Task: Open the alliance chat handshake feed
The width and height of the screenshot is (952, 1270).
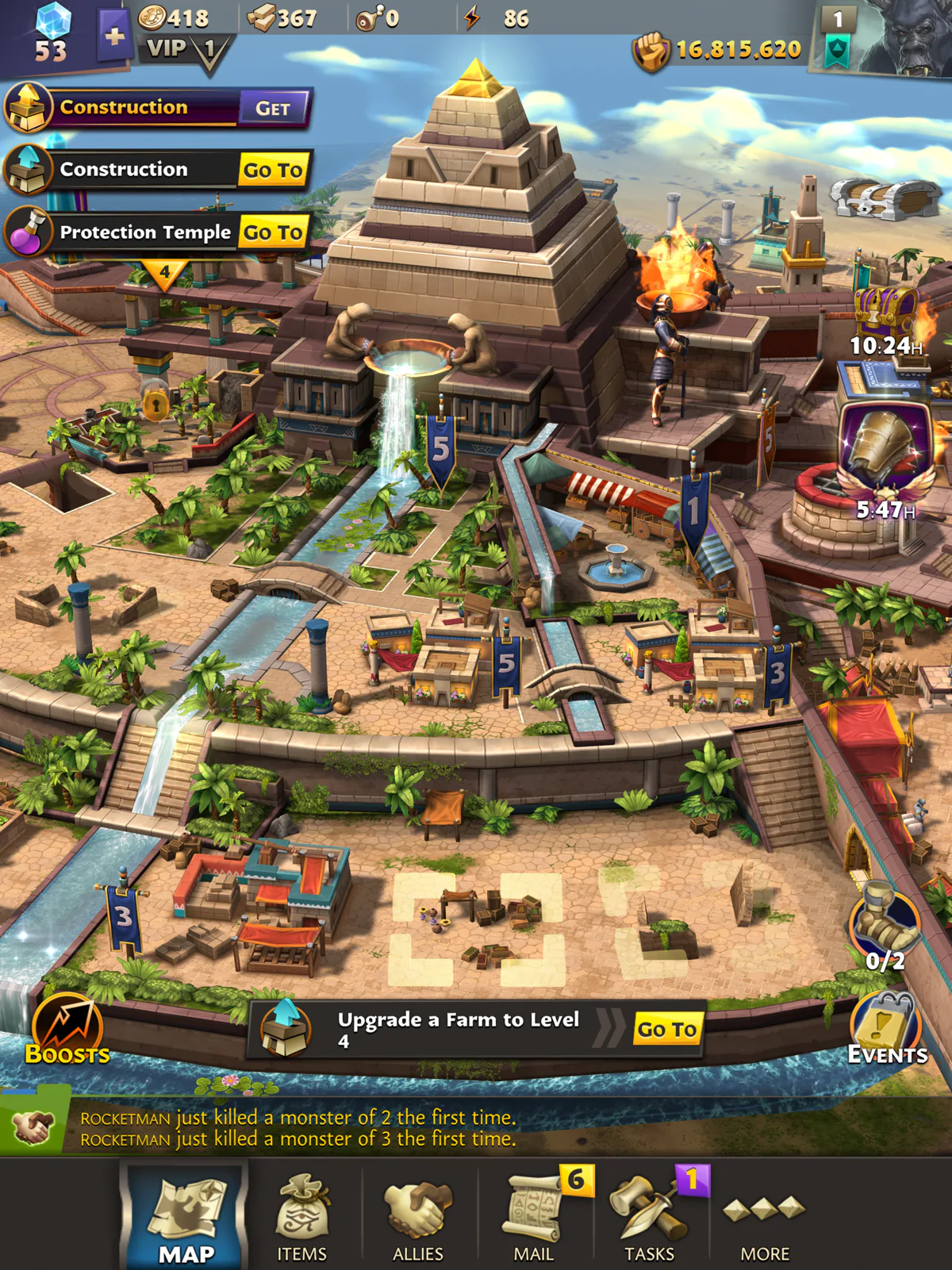Action: (33, 1127)
